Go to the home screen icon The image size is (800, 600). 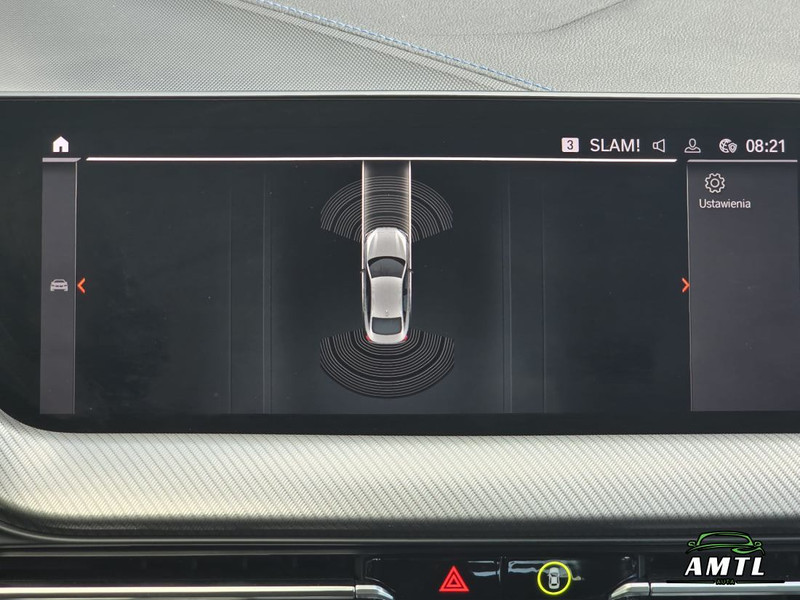coord(61,145)
